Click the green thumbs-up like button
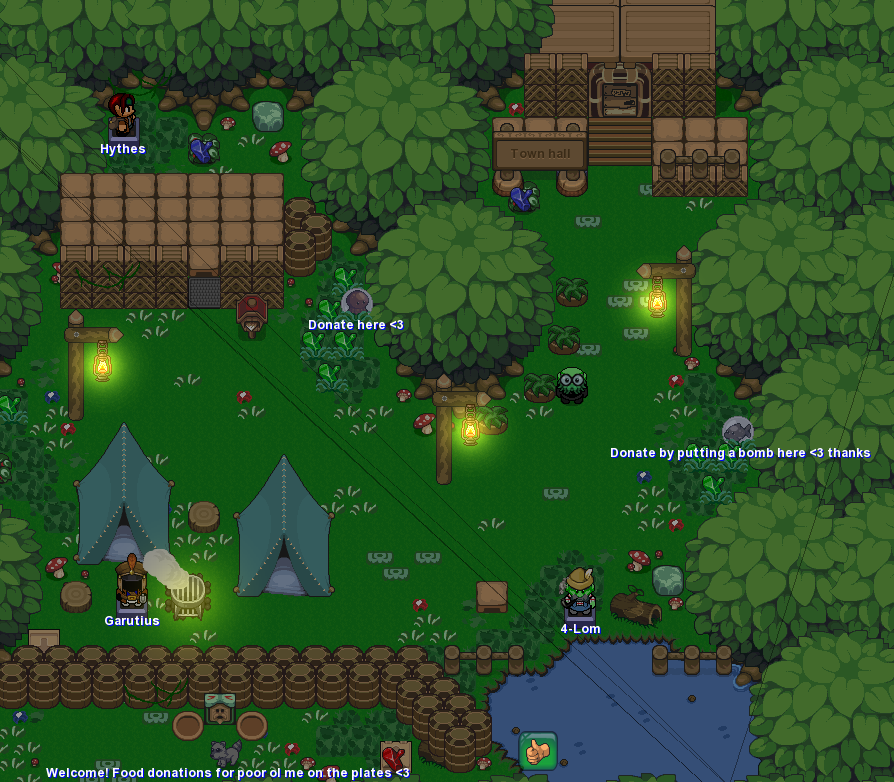The width and height of the screenshot is (894, 782). pyautogui.click(x=538, y=751)
